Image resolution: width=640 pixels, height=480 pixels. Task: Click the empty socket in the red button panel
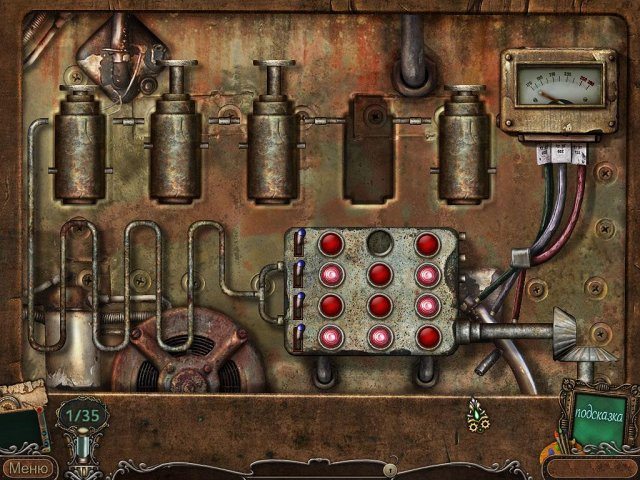[379, 243]
